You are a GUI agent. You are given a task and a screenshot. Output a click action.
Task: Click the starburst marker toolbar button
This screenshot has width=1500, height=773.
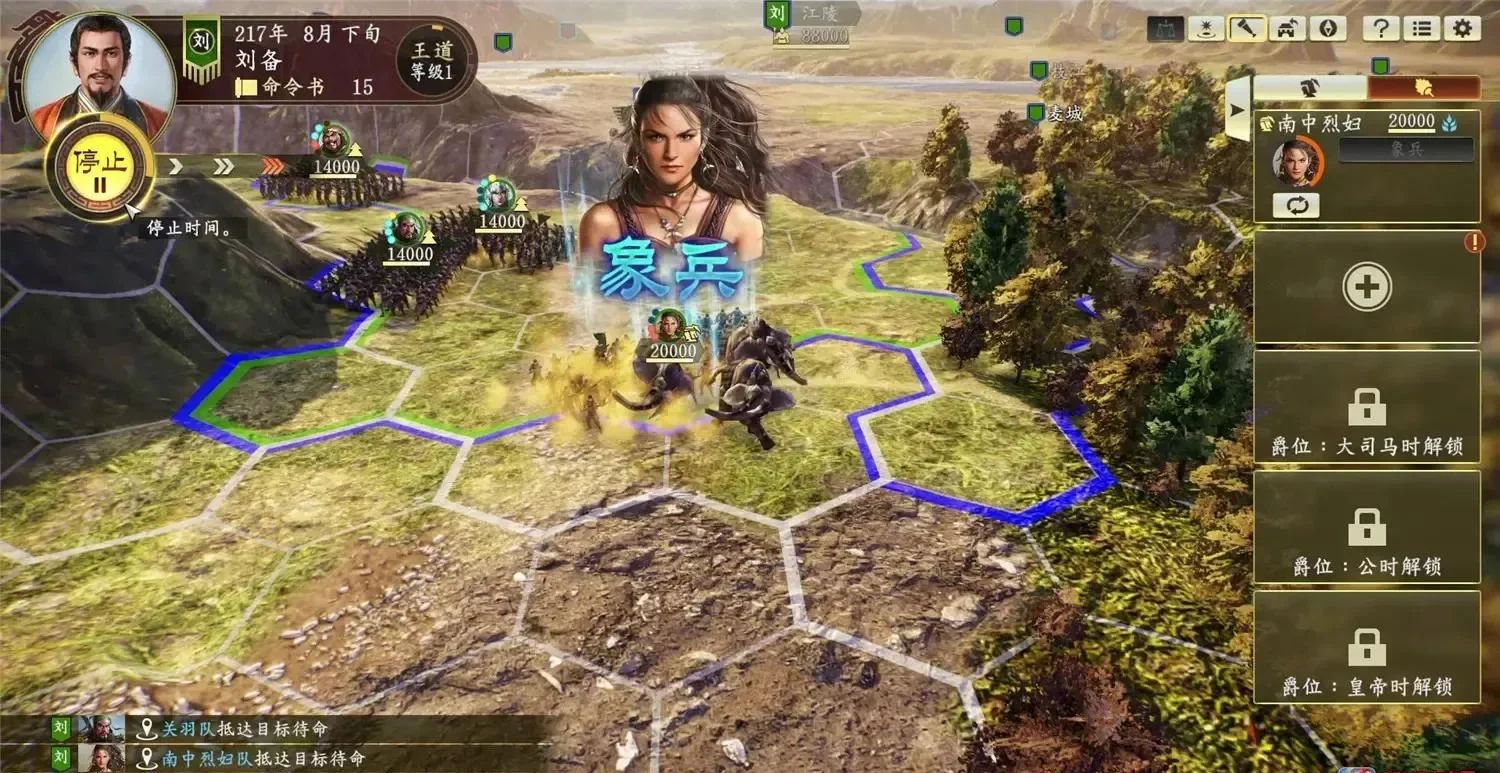pos(1206,28)
